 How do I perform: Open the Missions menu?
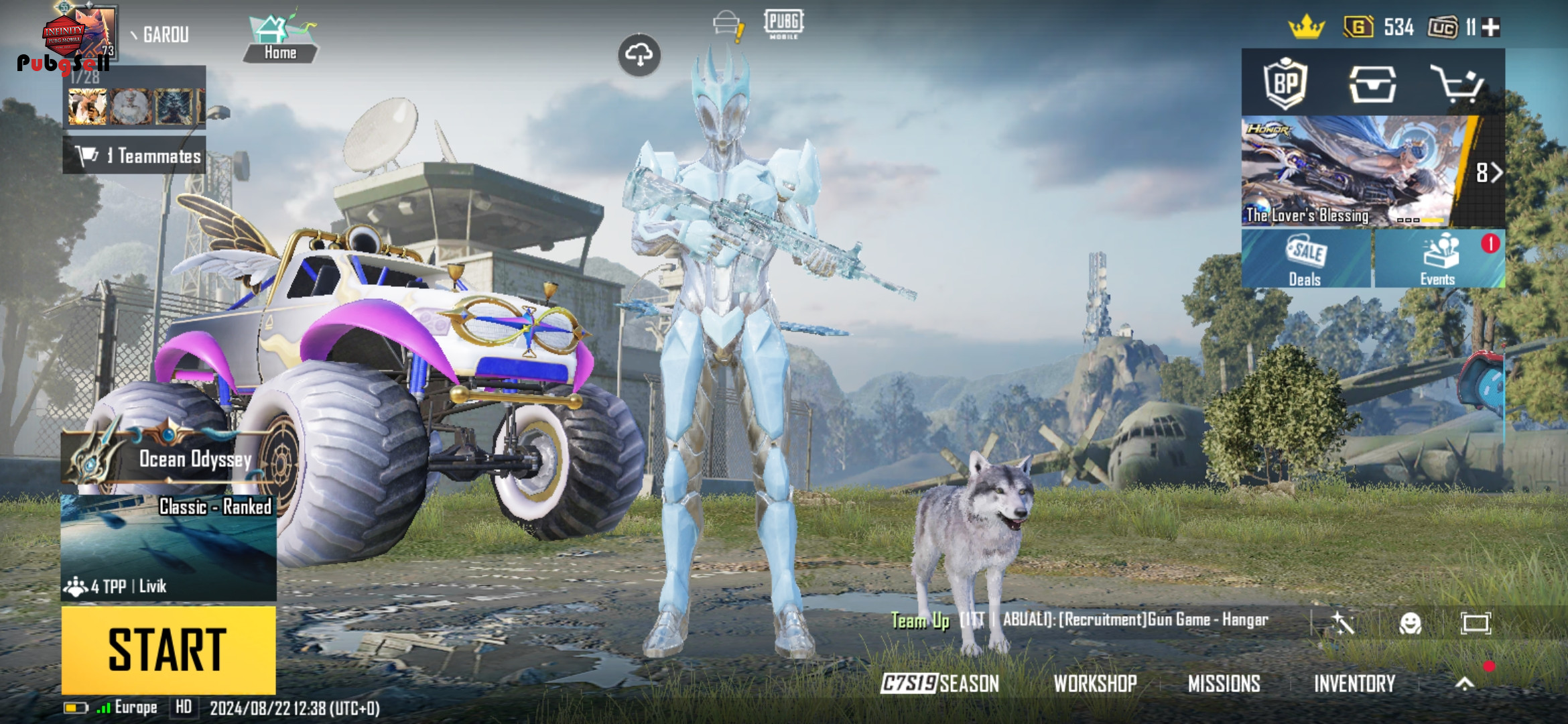(1224, 683)
